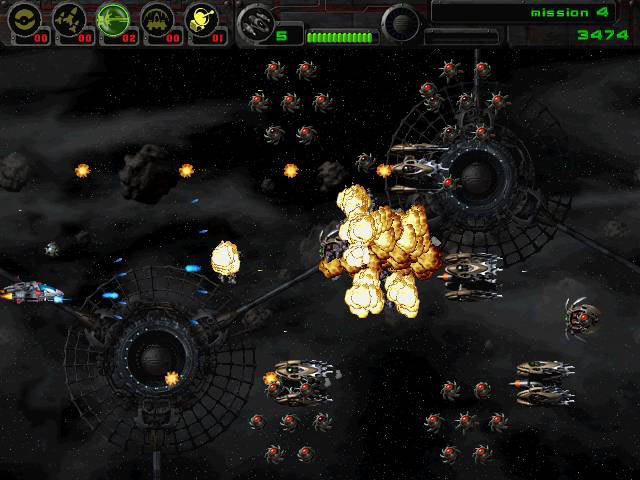Image resolution: width=640 pixels, height=480 pixels.
Task: Select the first round-orb weapon icon
Action: click(24, 17)
